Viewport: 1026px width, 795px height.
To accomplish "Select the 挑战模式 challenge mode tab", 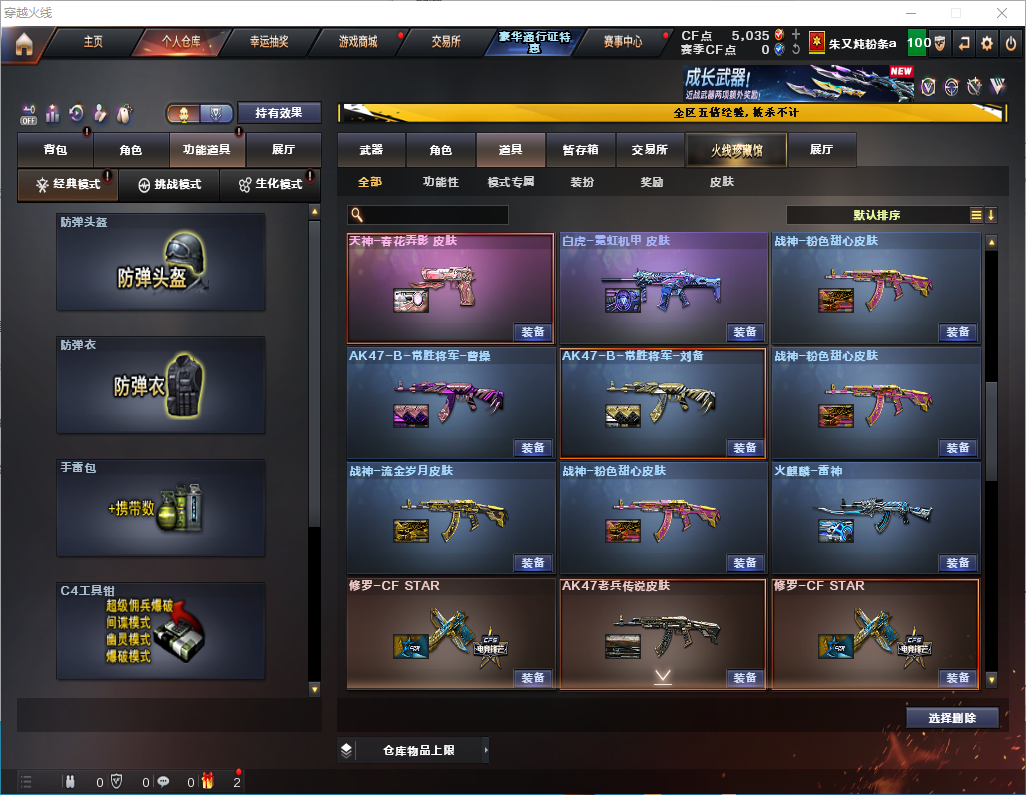I will pyautogui.click(x=170, y=185).
